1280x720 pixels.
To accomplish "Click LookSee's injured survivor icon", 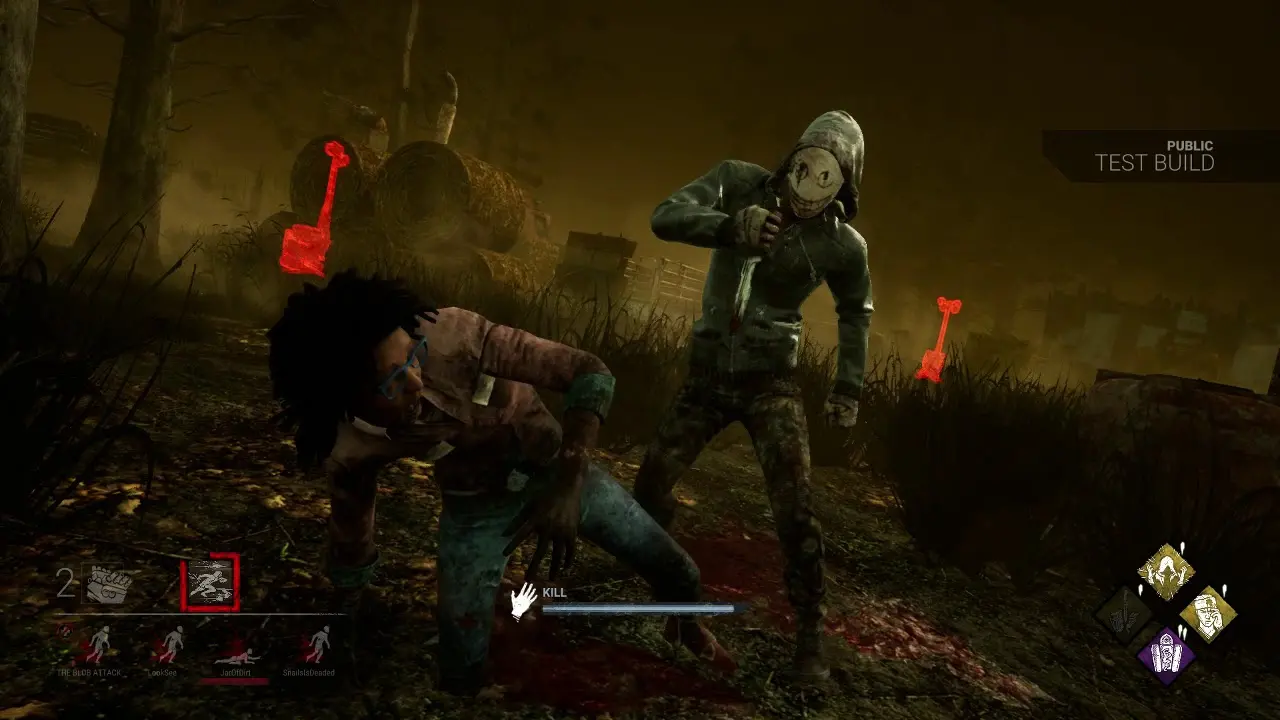I will [x=173, y=642].
